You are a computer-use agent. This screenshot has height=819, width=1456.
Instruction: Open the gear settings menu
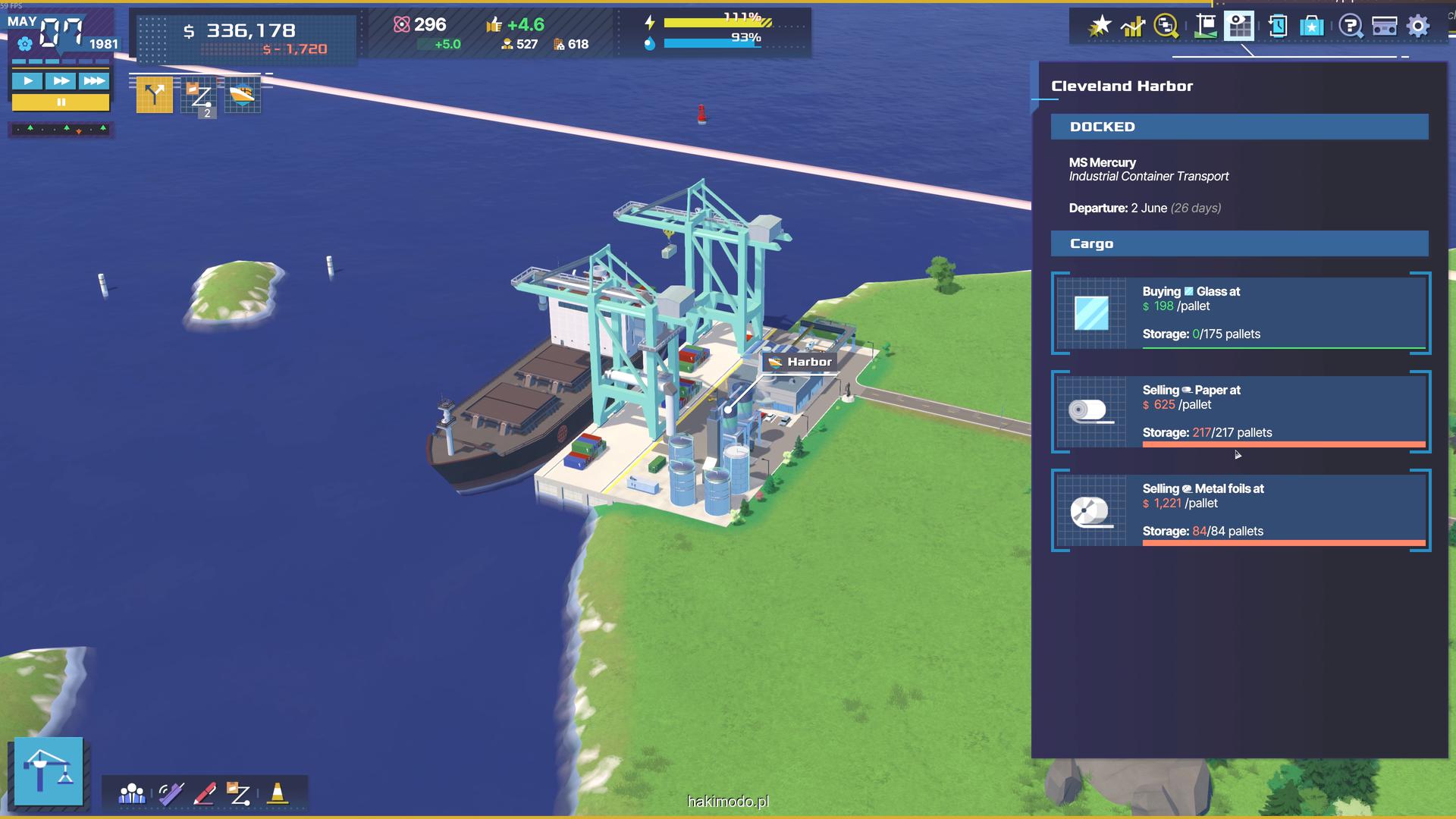coord(1418,27)
